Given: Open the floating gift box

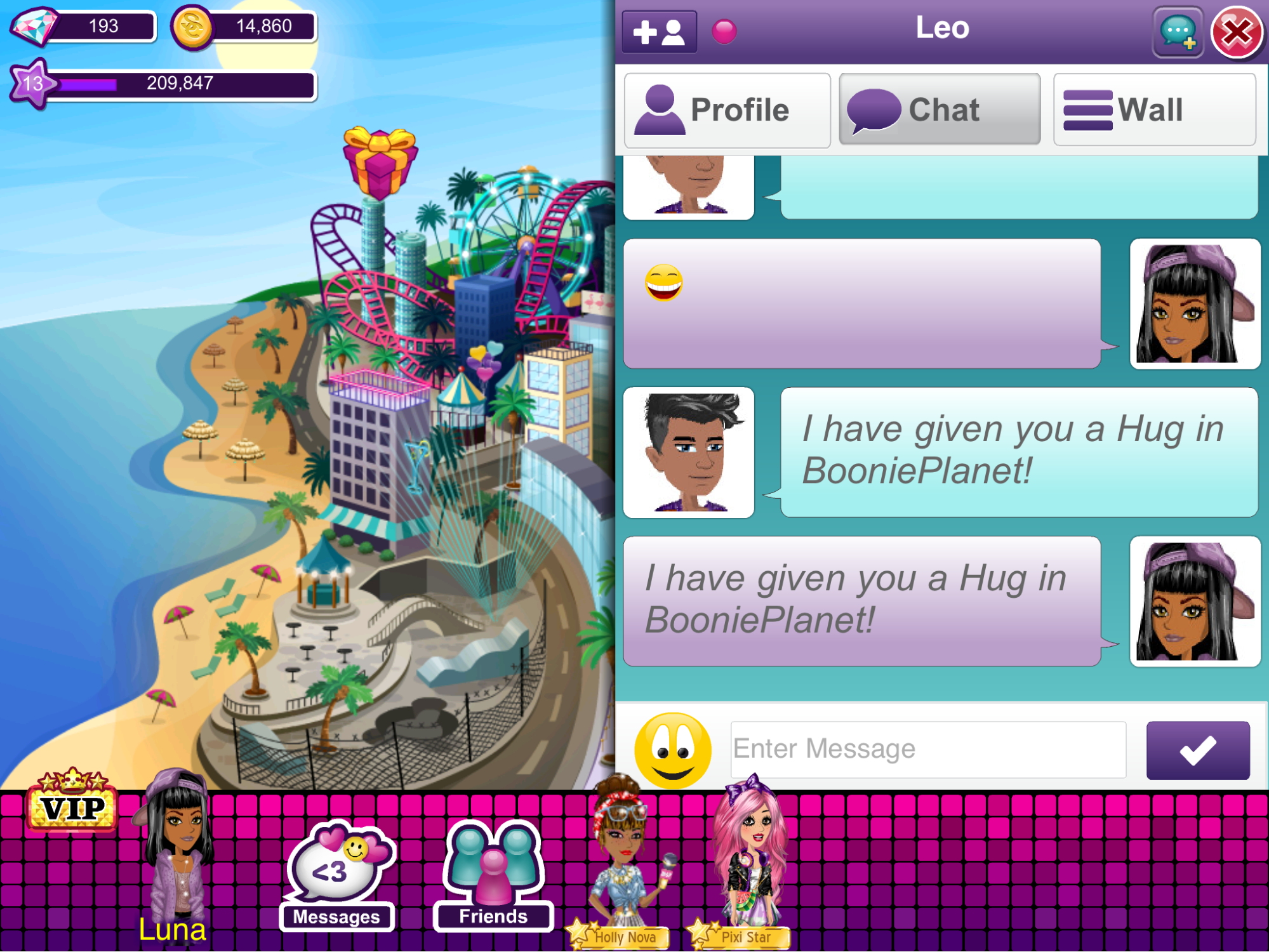Looking at the screenshot, I should [380, 162].
